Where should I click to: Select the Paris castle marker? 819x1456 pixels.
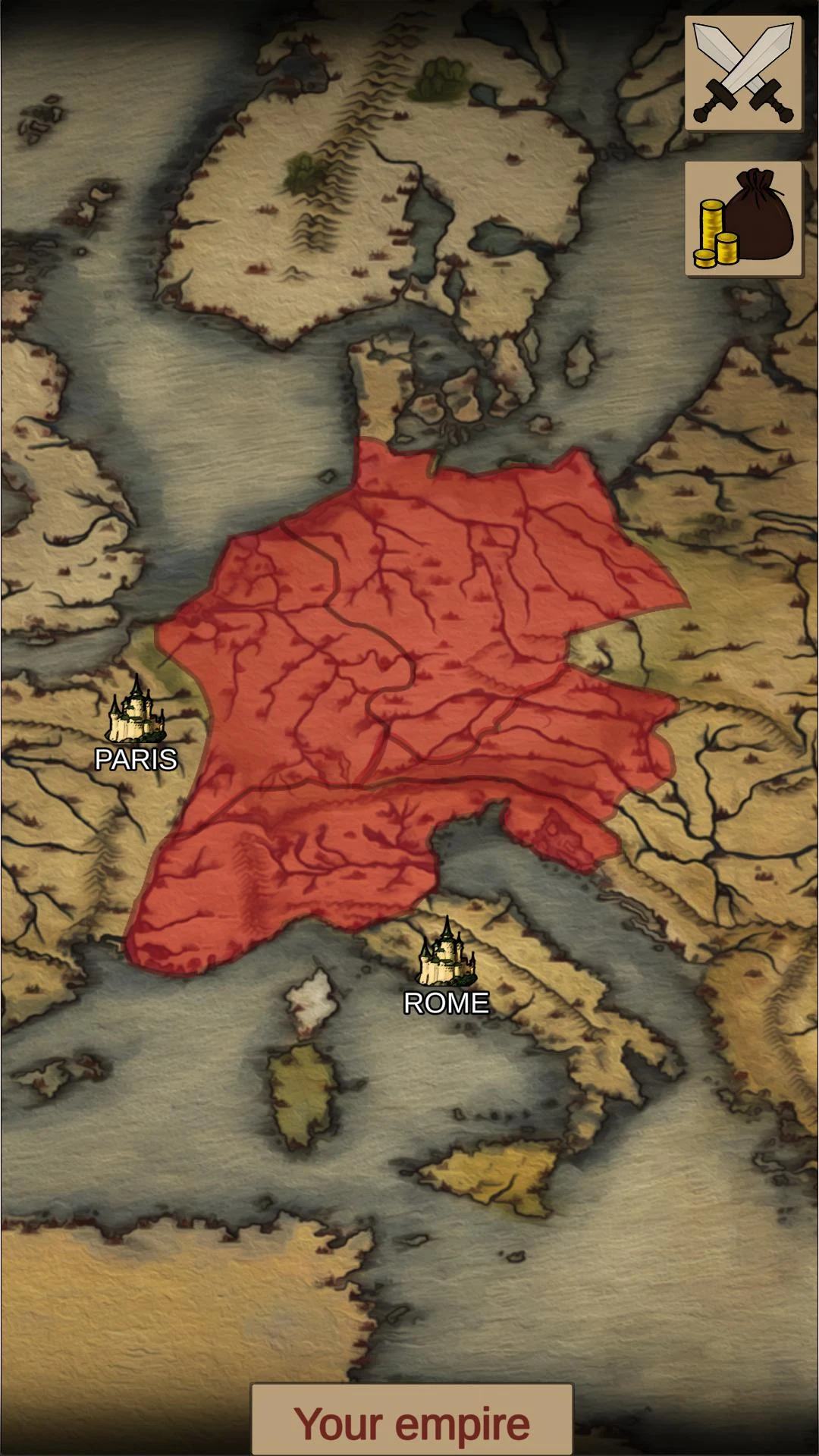(x=136, y=711)
